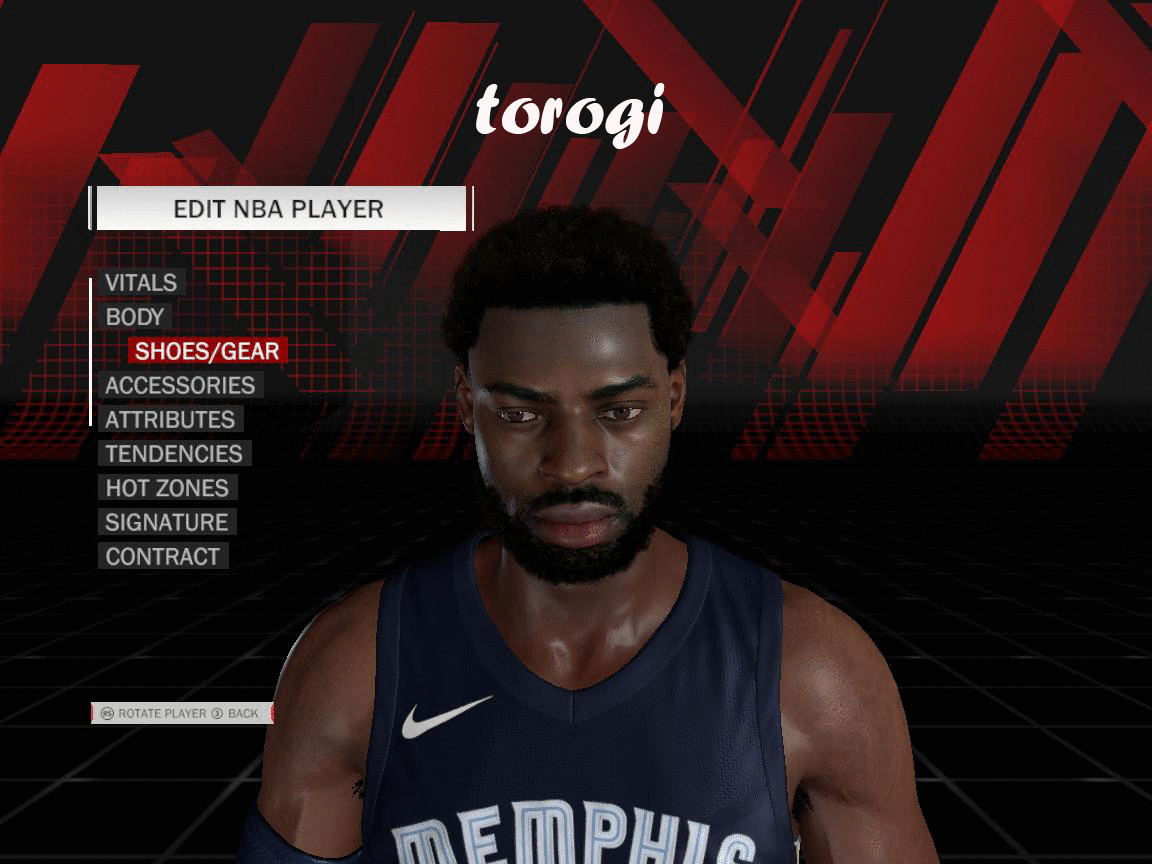
Task: Open the Hot Zones menu
Action: coord(167,488)
